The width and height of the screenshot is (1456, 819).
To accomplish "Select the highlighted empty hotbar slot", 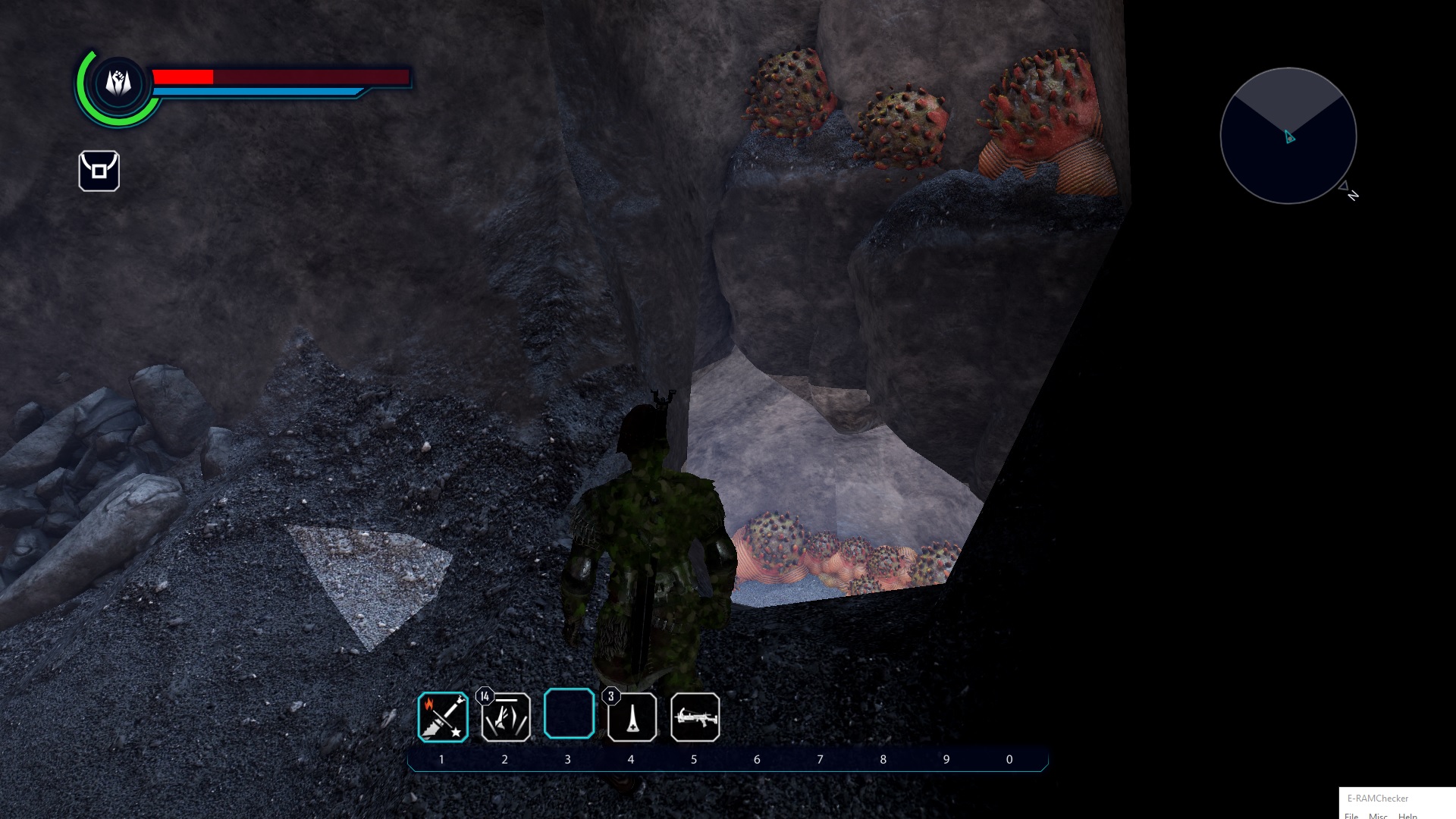I will [x=569, y=714].
